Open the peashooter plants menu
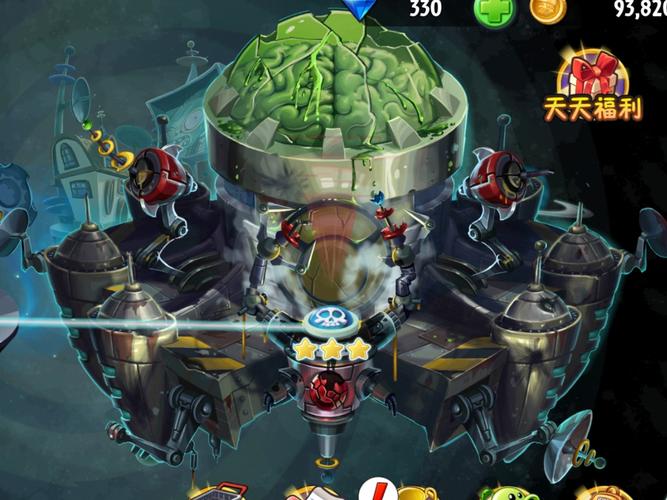The image size is (667, 500). pos(503,493)
